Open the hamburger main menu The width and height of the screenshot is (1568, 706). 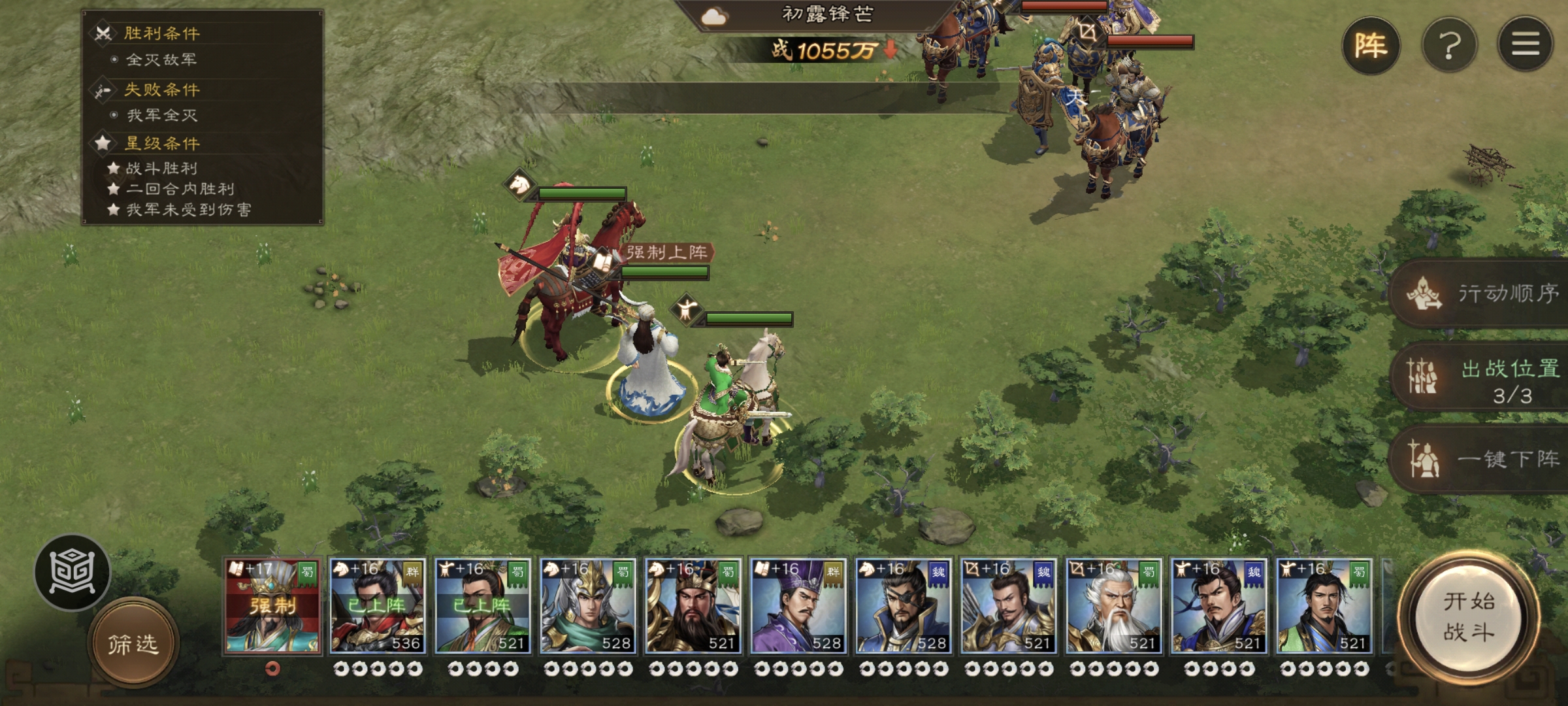(1525, 44)
